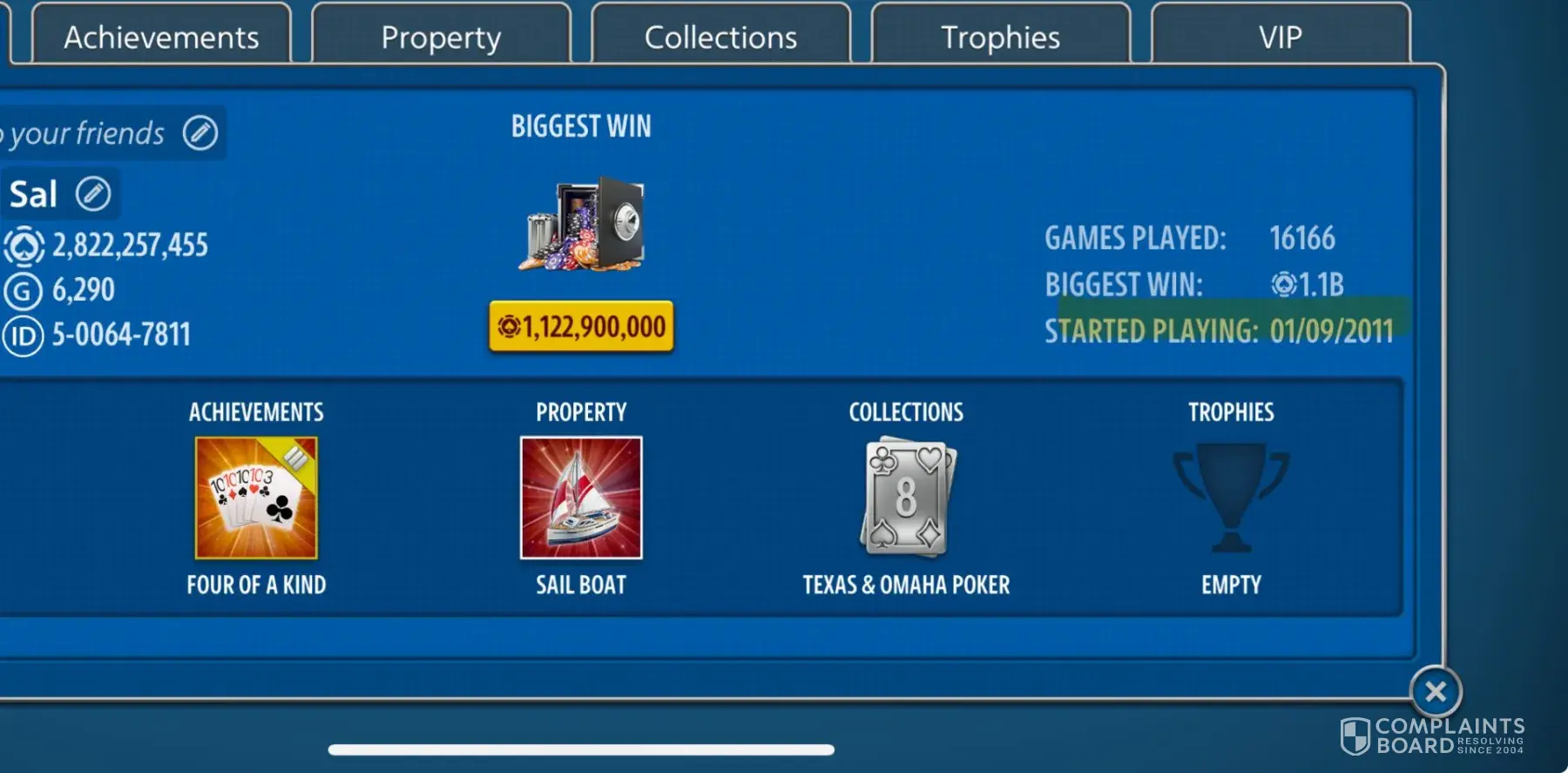This screenshot has height=773, width=1568.
Task: Go to the VIP tab
Action: point(1280,37)
